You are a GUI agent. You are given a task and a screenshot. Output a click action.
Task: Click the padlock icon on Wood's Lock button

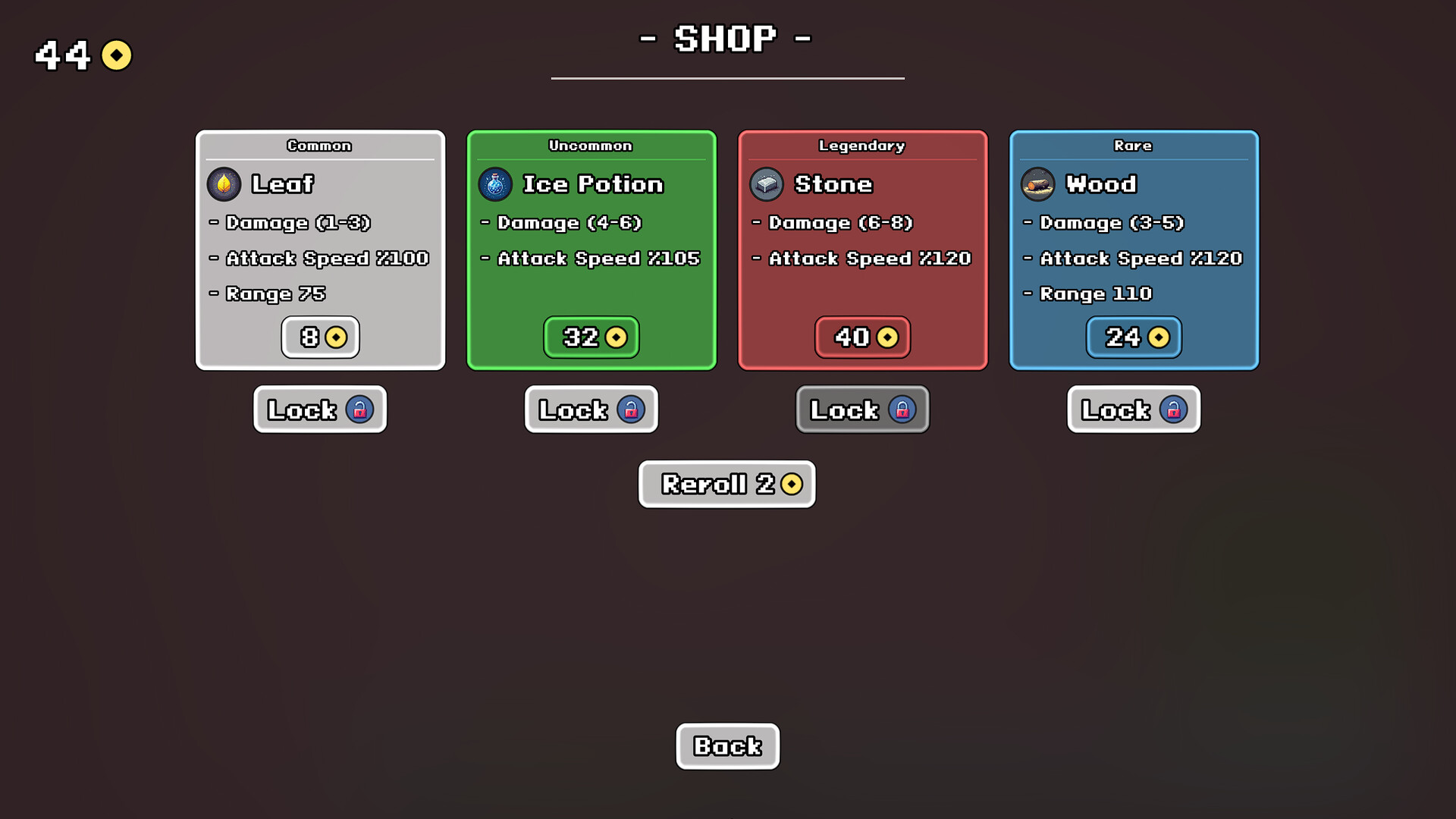(x=1174, y=409)
